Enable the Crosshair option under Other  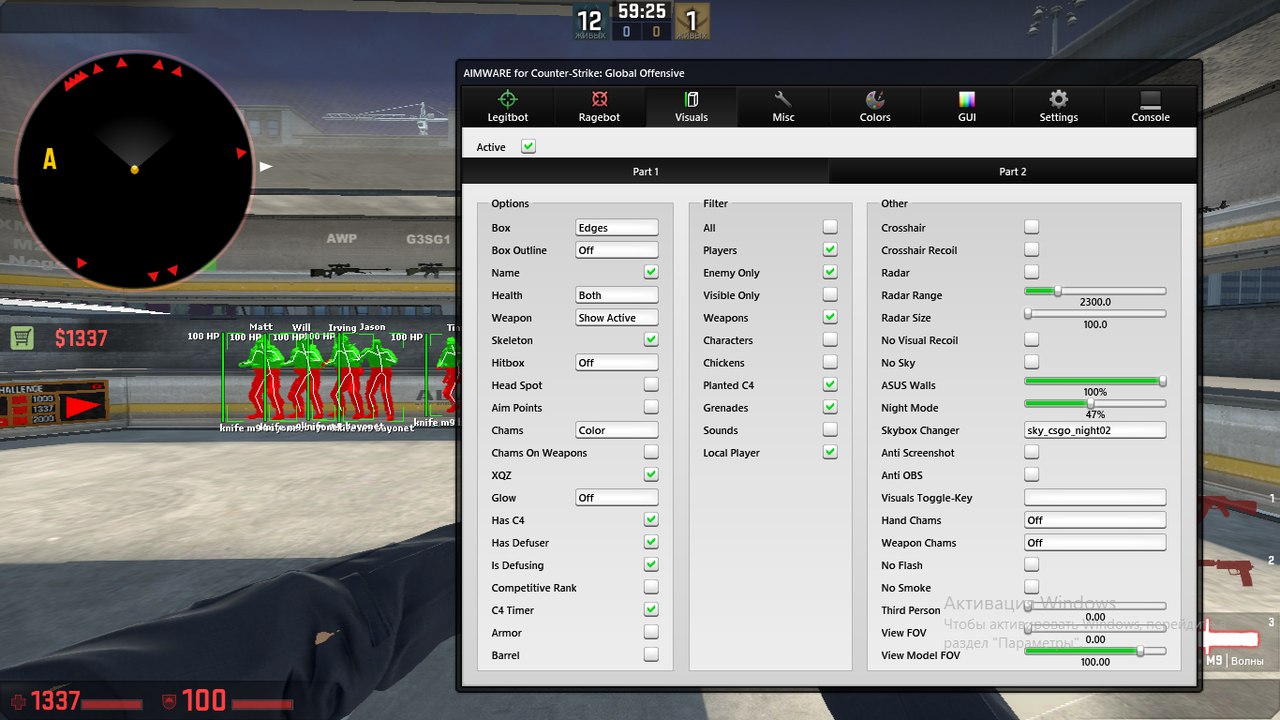1031,227
